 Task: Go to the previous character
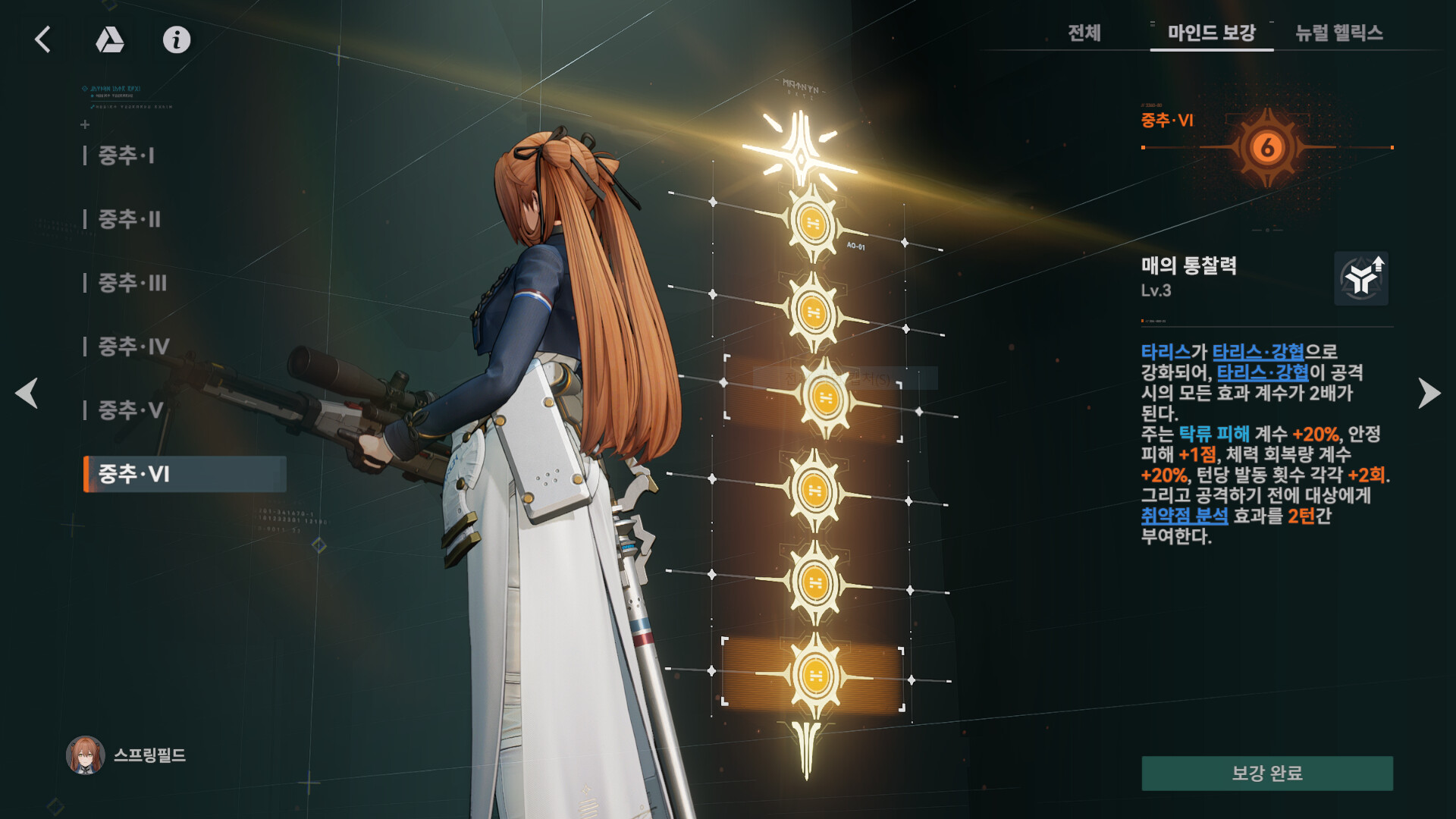pos(27,393)
